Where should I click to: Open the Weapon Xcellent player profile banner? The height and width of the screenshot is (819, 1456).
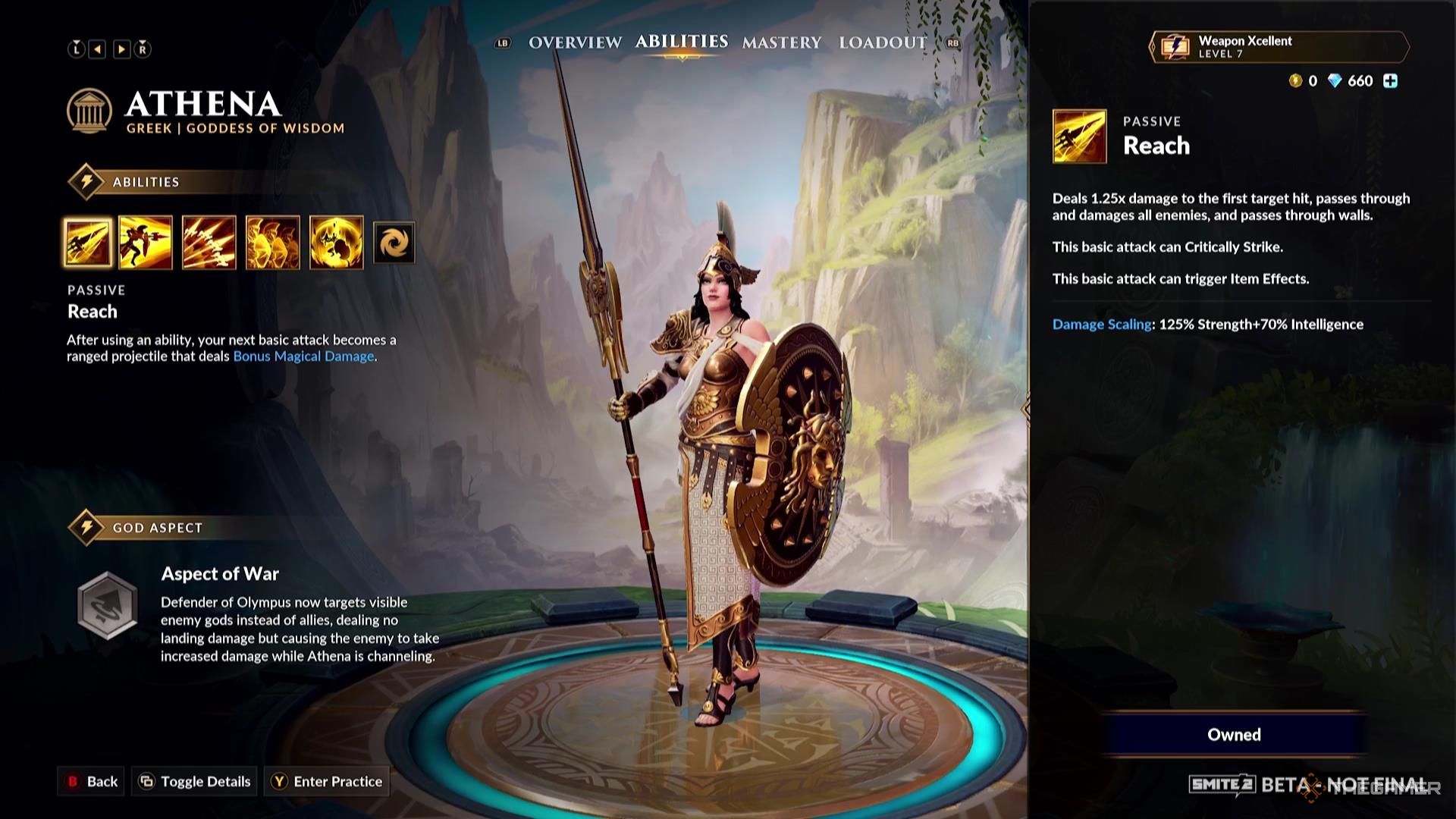point(1279,47)
